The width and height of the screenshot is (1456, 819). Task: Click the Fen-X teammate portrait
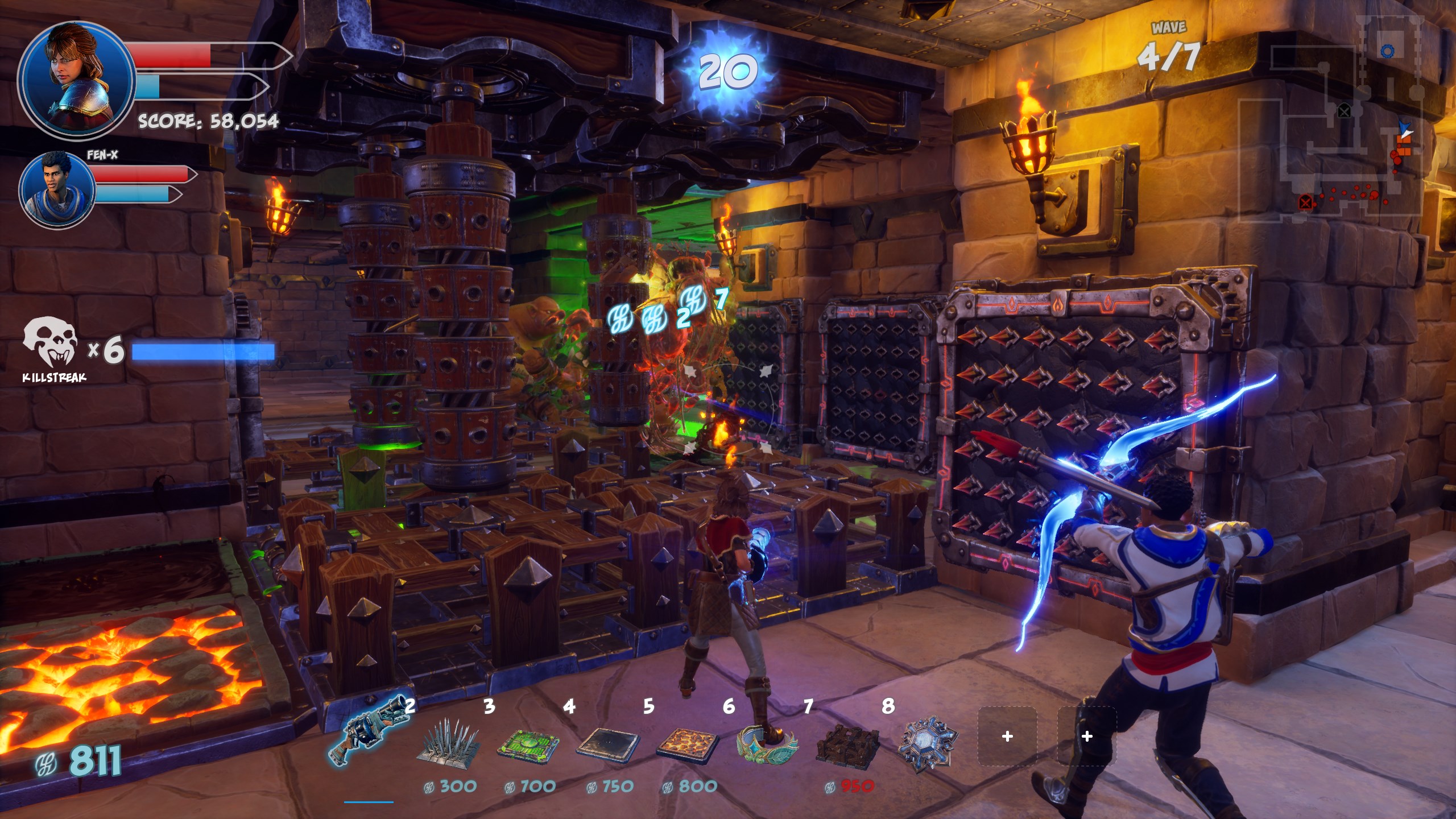[57, 189]
